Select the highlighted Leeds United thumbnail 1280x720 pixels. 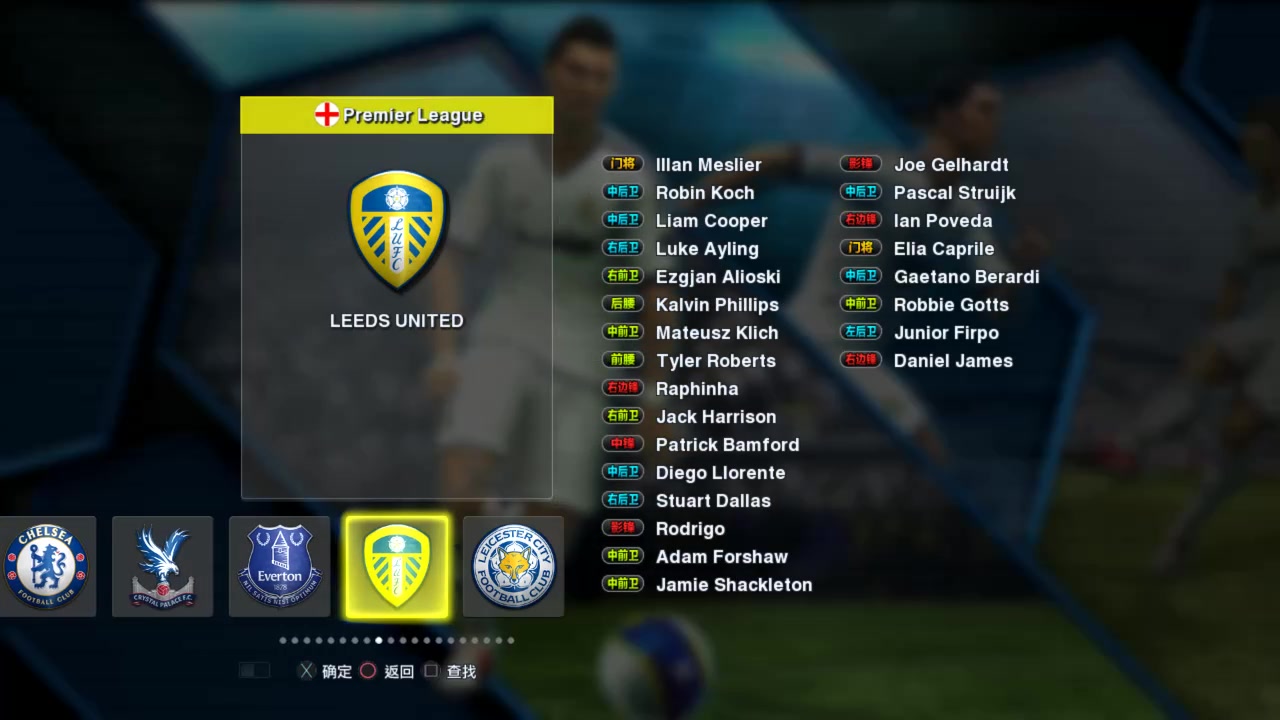[x=396, y=566]
